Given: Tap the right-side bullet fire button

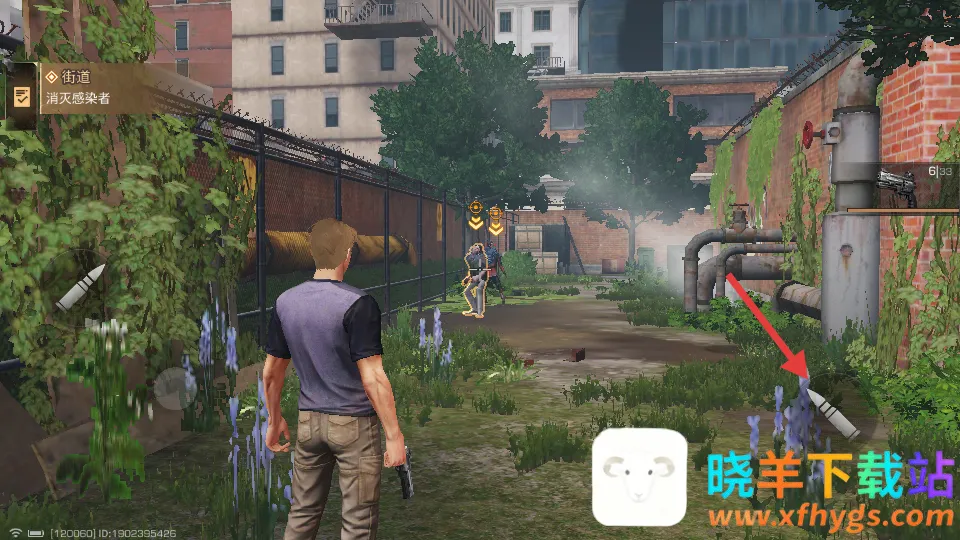Looking at the screenshot, I should point(833,413).
